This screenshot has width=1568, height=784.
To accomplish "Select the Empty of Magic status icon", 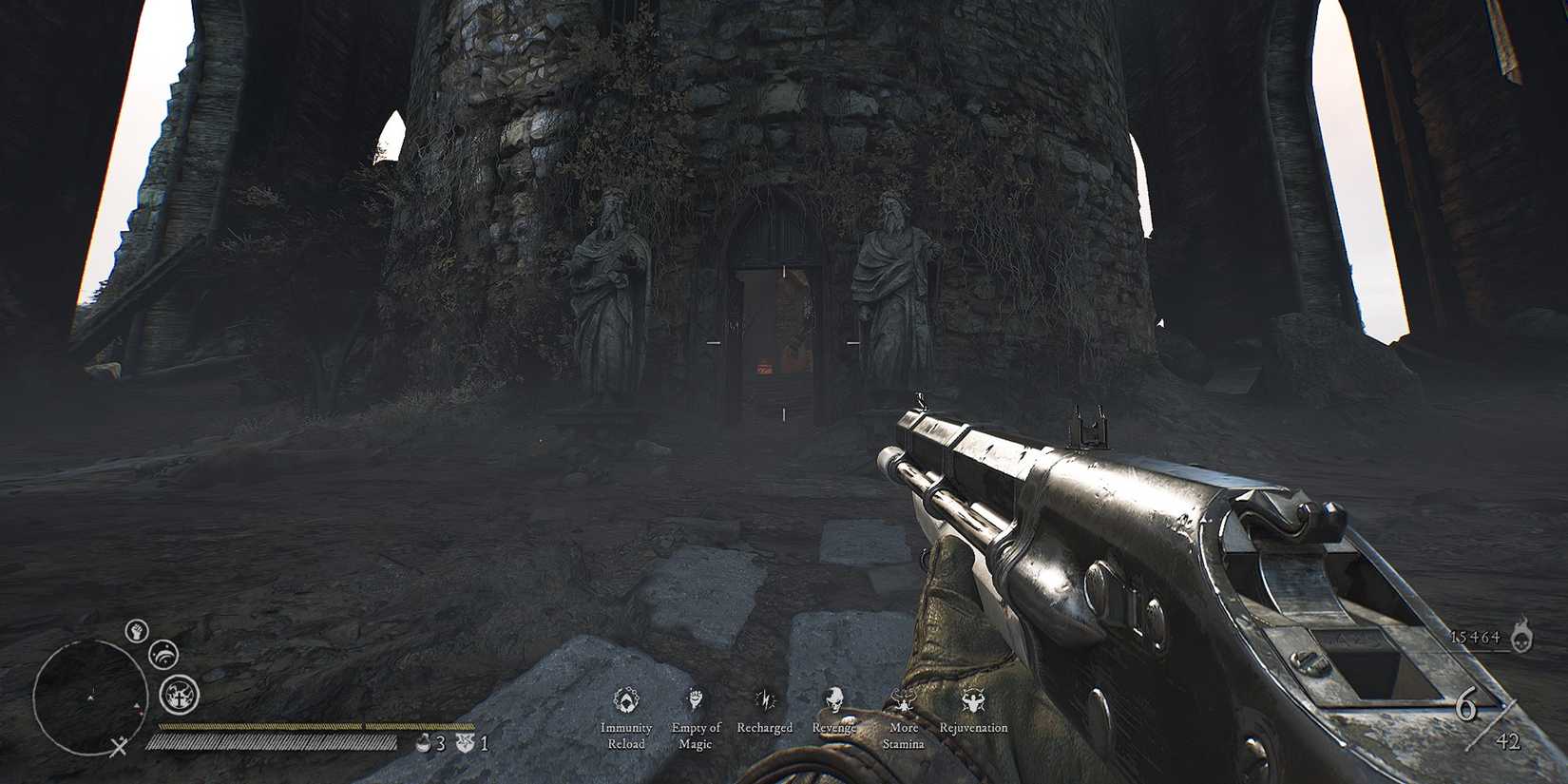I will pos(694,697).
